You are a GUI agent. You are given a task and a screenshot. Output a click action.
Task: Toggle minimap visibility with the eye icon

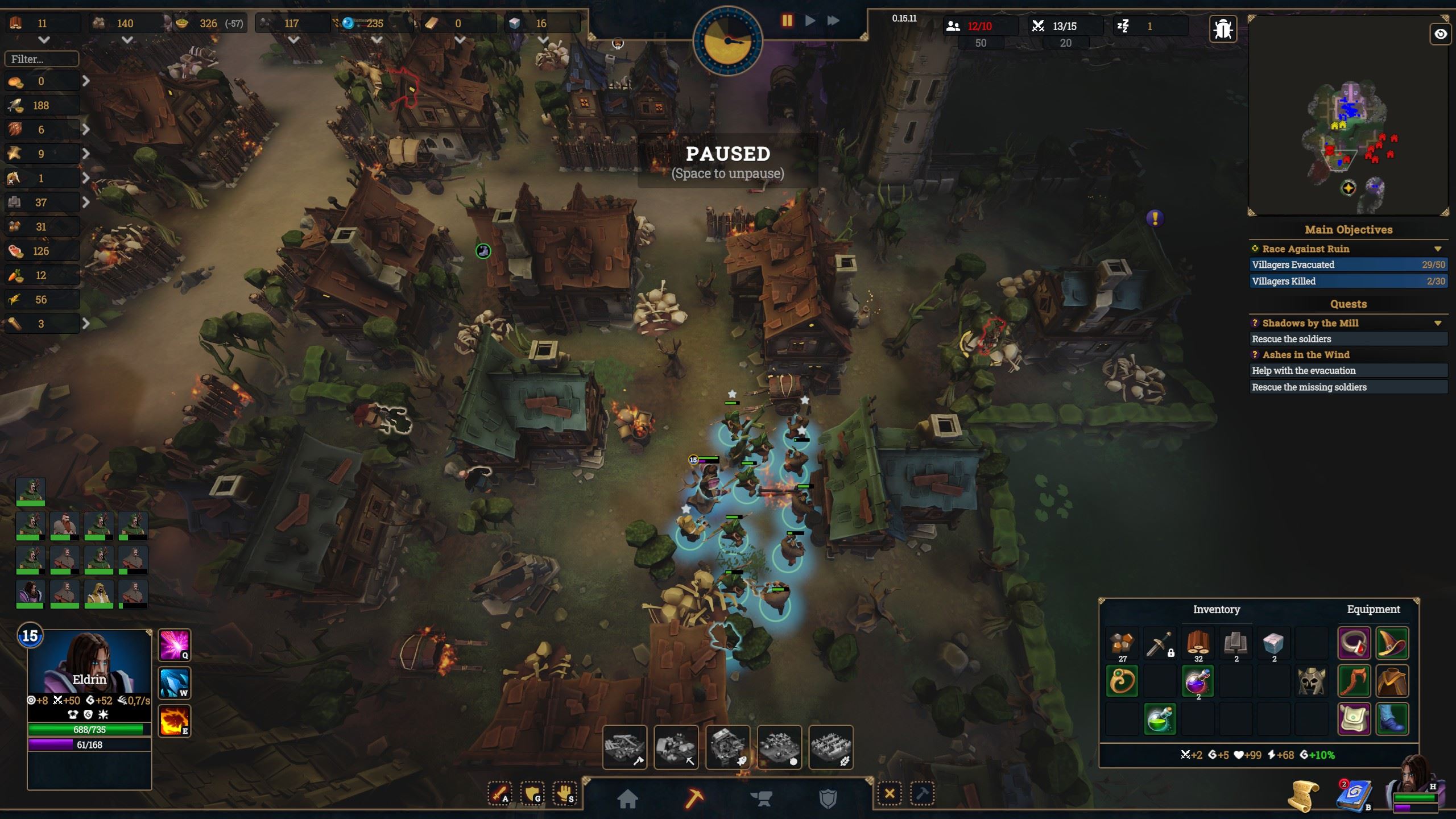(1441, 34)
